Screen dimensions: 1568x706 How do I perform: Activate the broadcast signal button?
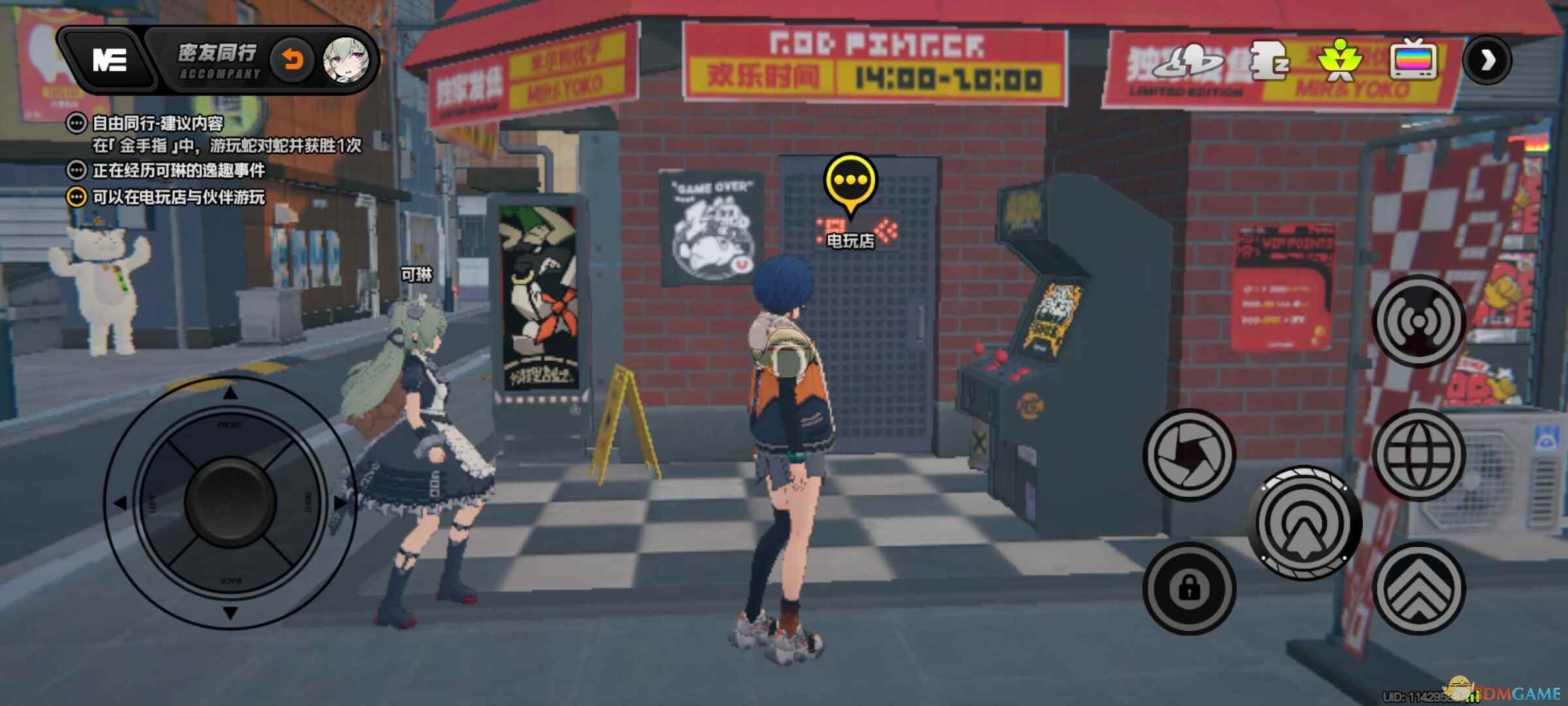tap(1418, 321)
